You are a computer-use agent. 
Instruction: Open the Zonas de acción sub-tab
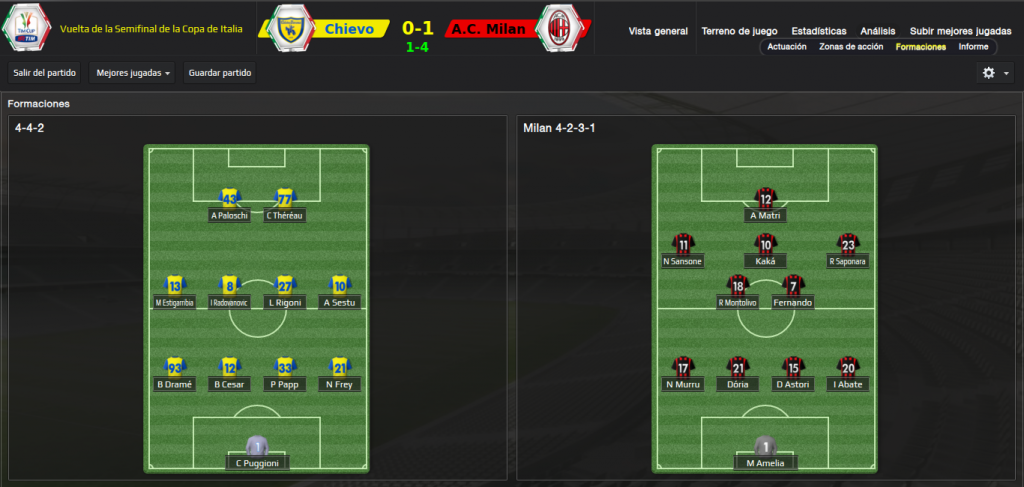tap(851, 47)
